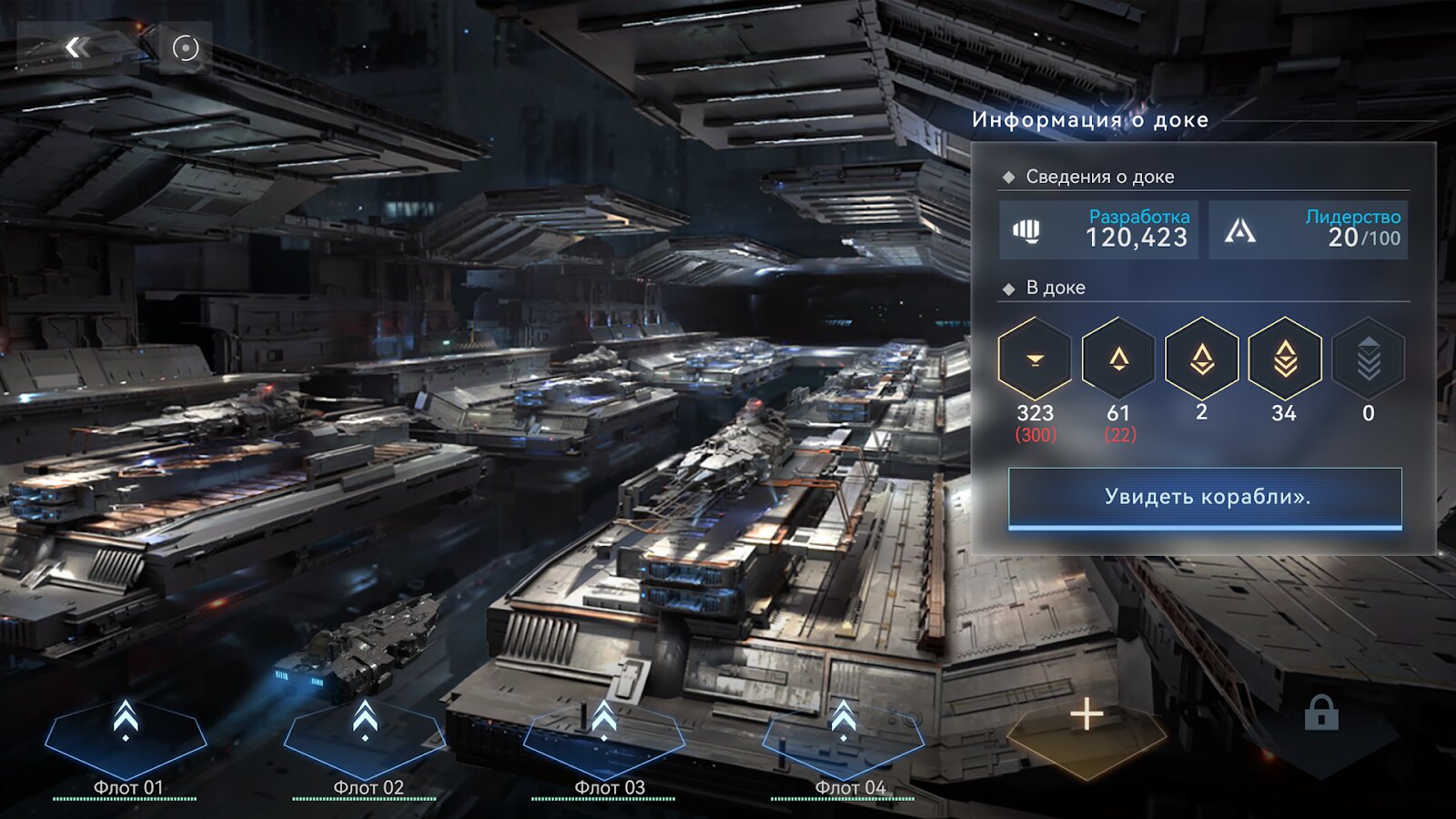The image size is (1456, 819).
Task: Go back with the double-arrow button
Action: [x=78, y=47]
